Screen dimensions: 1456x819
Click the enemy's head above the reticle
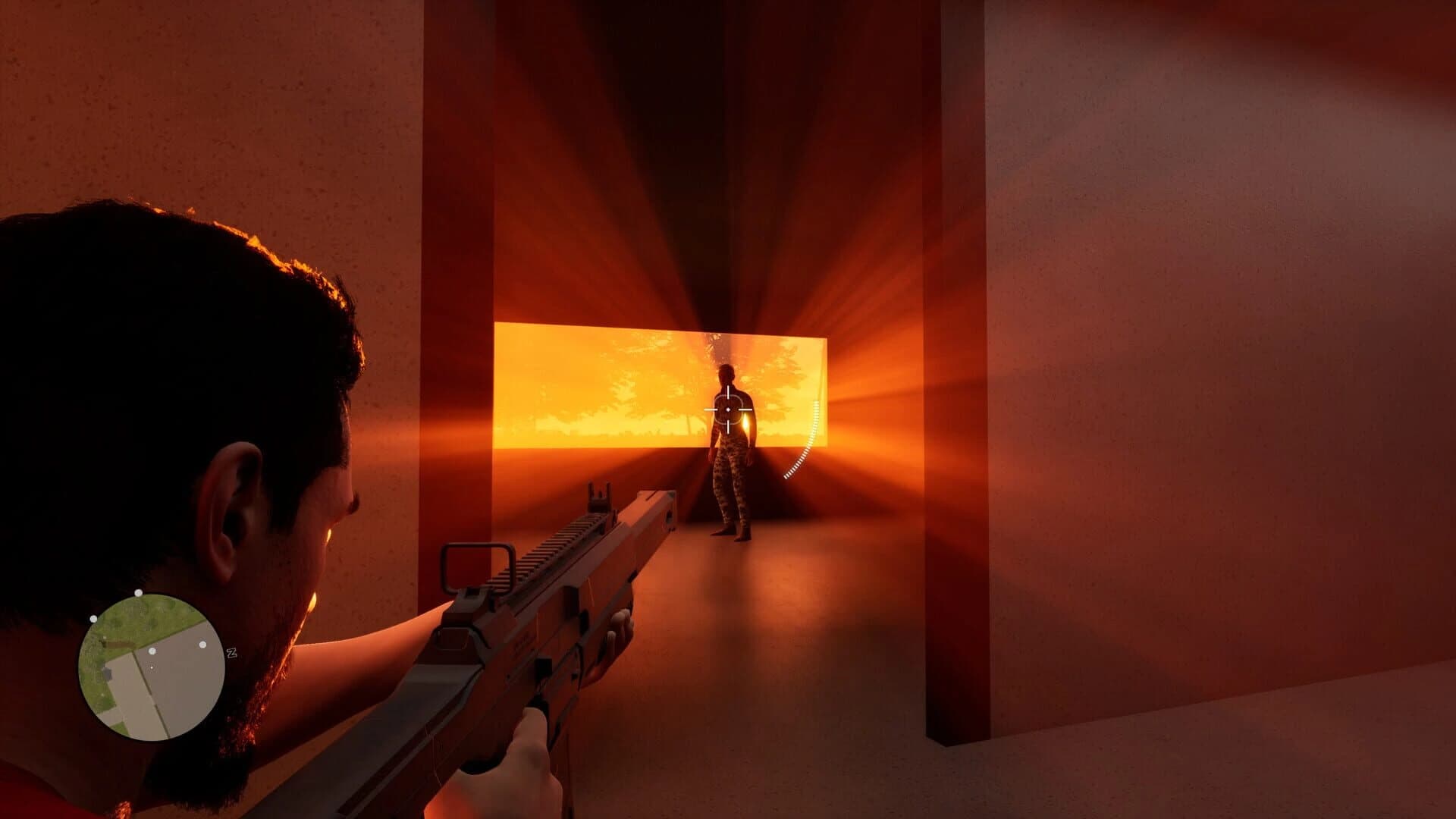pos(726,373)
